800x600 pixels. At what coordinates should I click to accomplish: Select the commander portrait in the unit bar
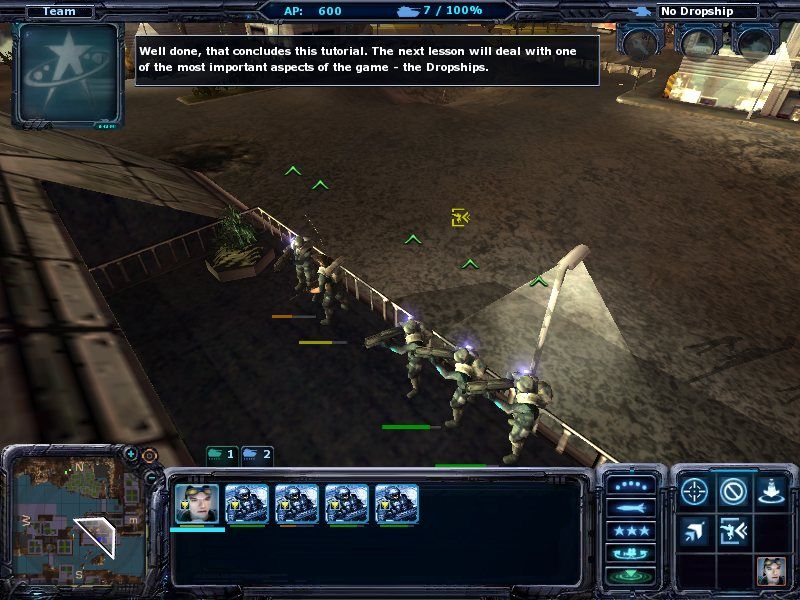pos(197,504)
